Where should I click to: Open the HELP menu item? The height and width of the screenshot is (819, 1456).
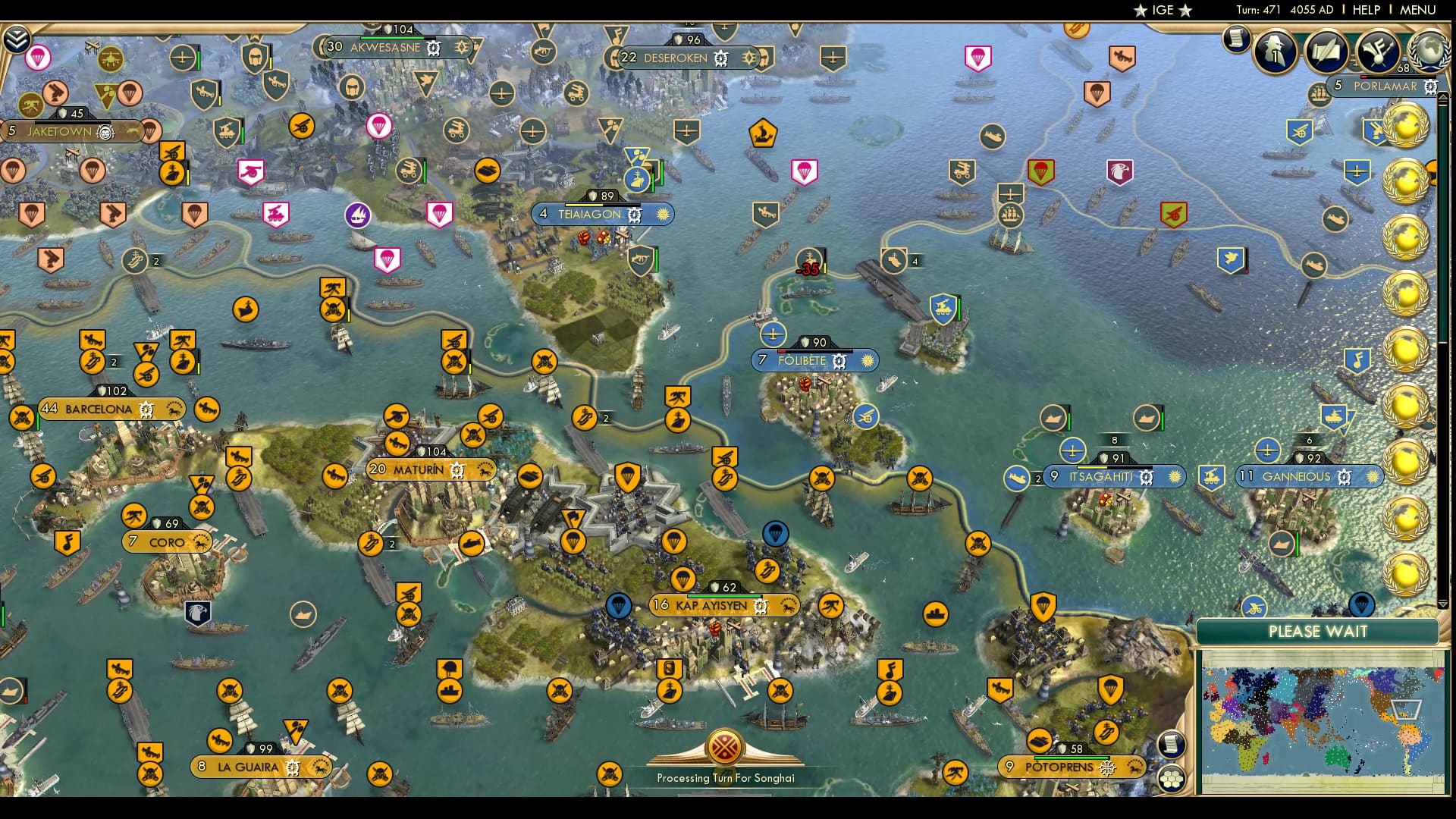1365,11
